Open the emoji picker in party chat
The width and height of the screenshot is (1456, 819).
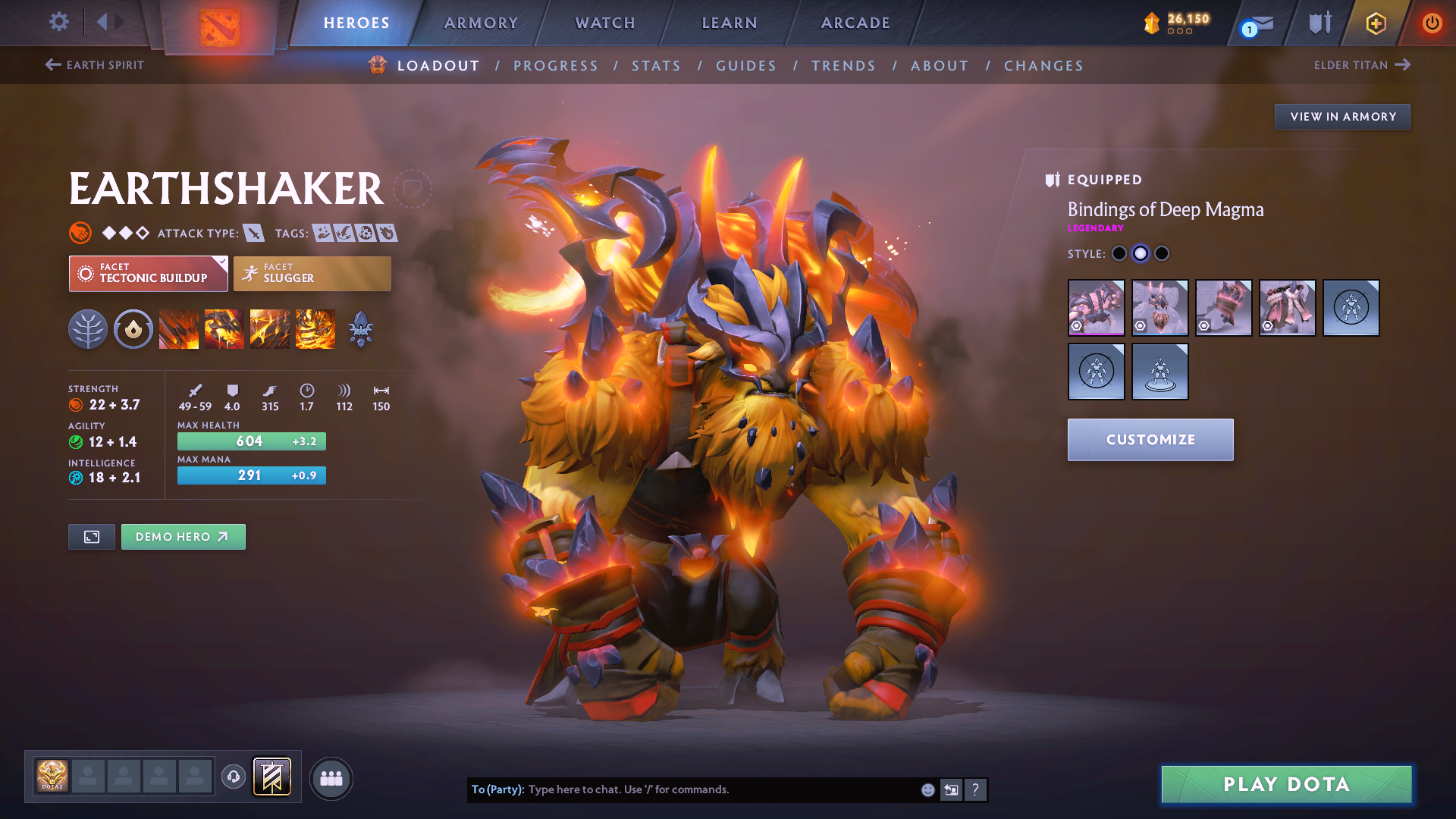(927, 789)
